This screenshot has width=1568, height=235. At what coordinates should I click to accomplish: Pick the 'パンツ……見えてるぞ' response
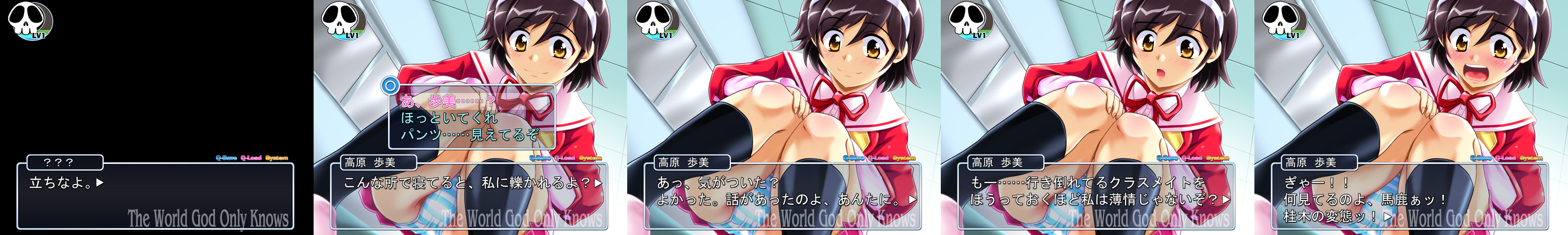tap(469, 135)
